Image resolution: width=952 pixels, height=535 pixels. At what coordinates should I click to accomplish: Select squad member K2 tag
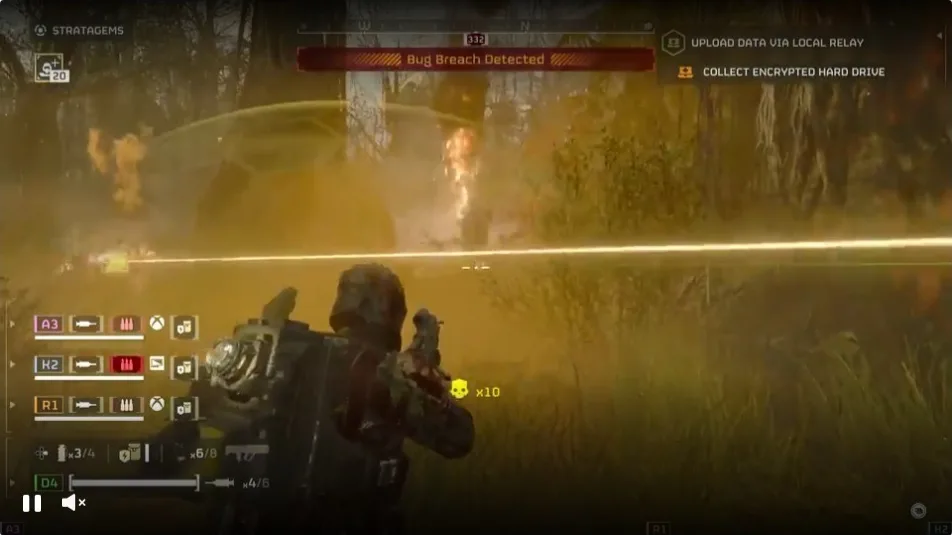48,364
